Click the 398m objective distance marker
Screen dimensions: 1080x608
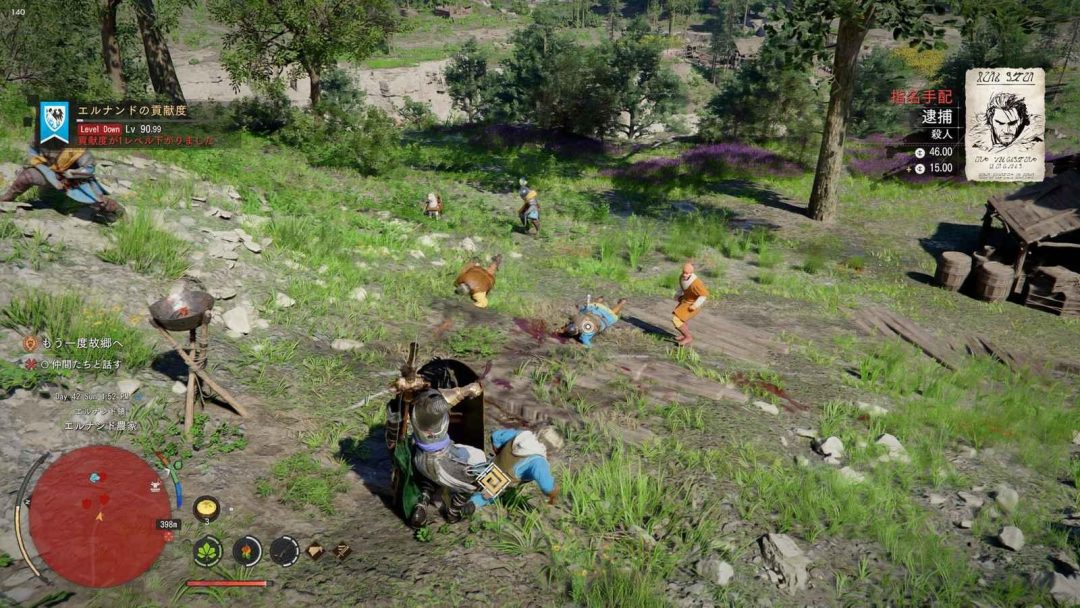(168, 524)
